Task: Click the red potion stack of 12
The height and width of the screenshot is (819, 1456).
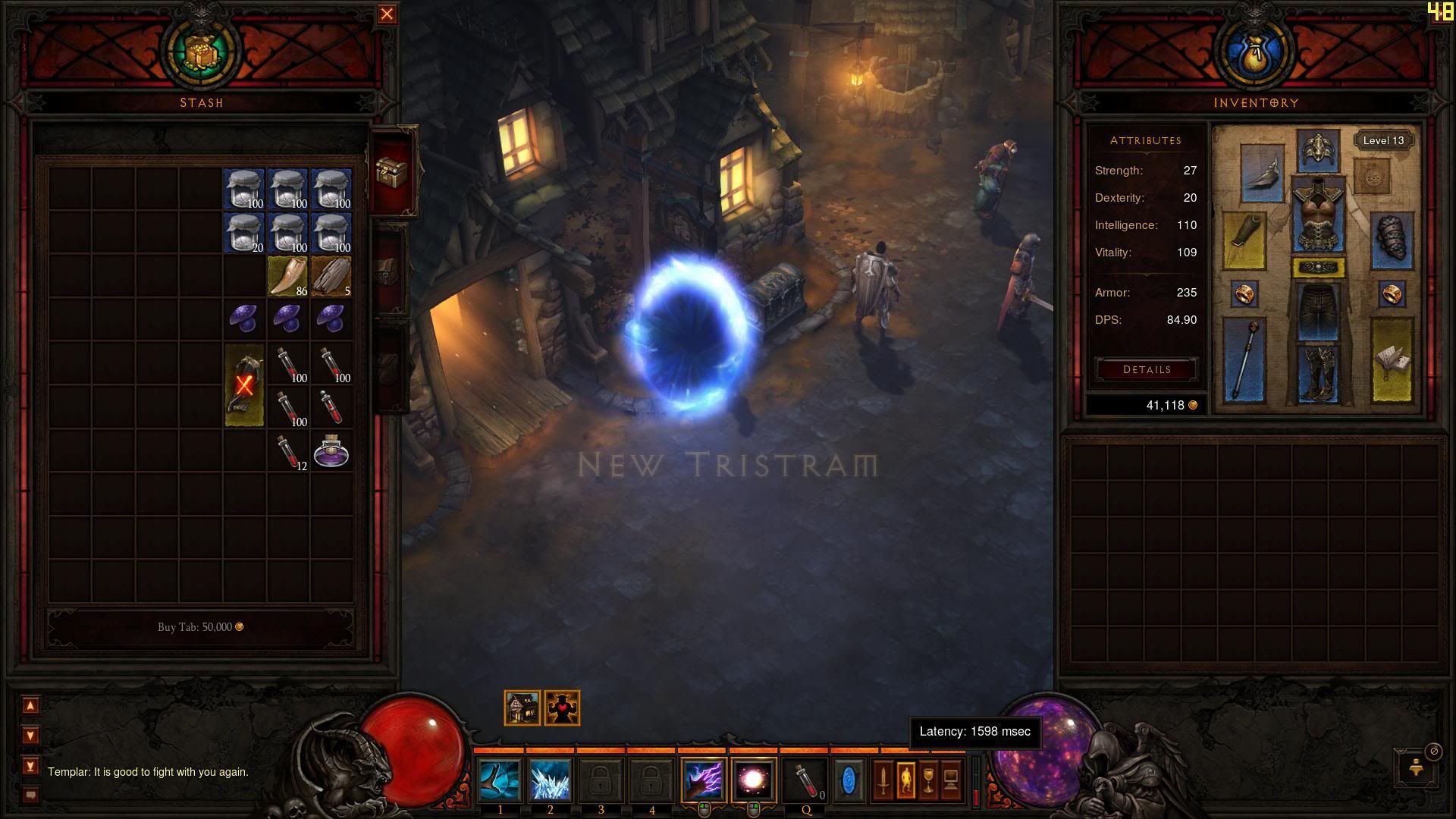Action: [x=287, y=452]
